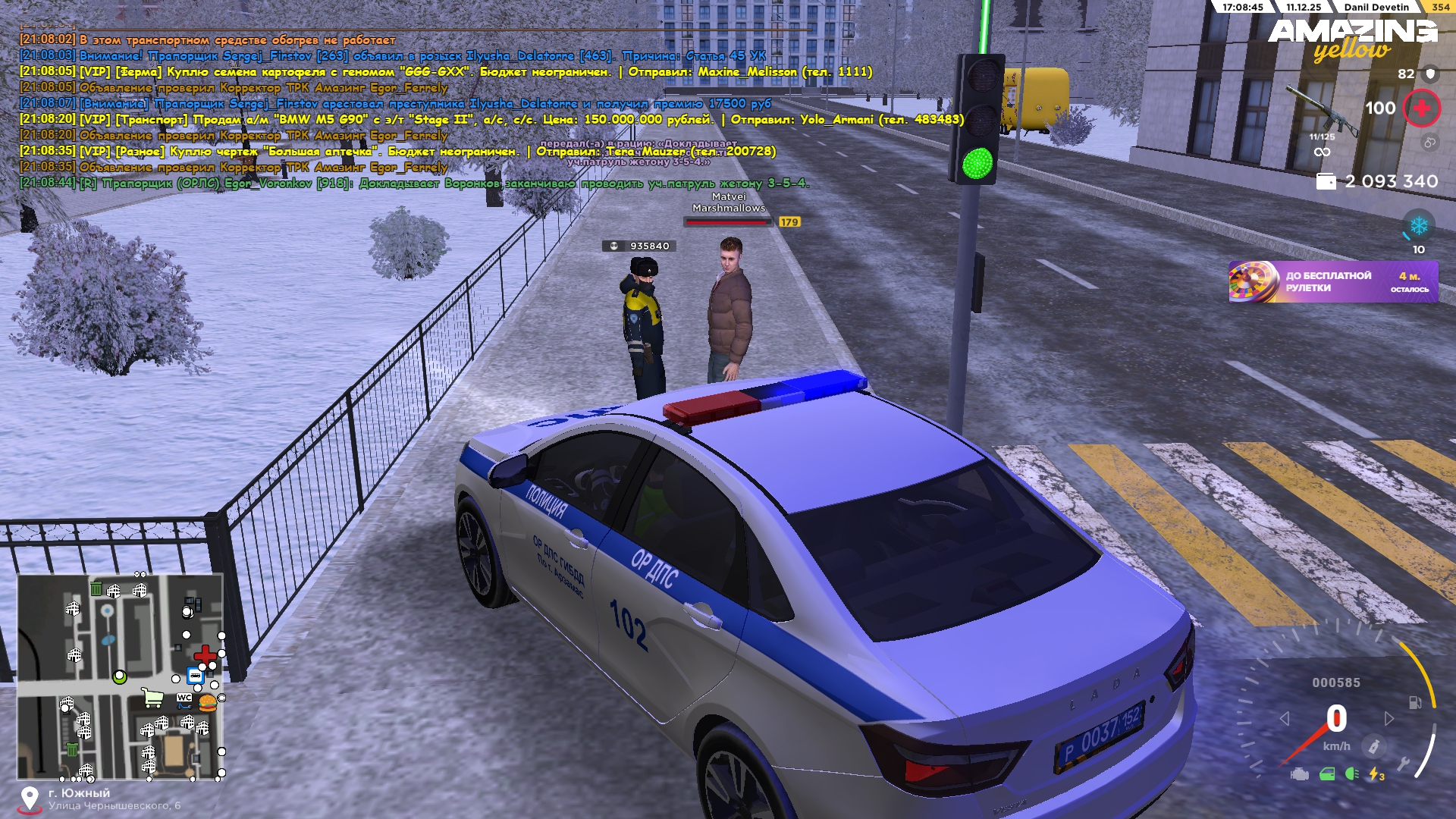Click the hamburger food marker on the minimap
The image size is (1456, 819).
pyautogui.click(x=208, y=703)
